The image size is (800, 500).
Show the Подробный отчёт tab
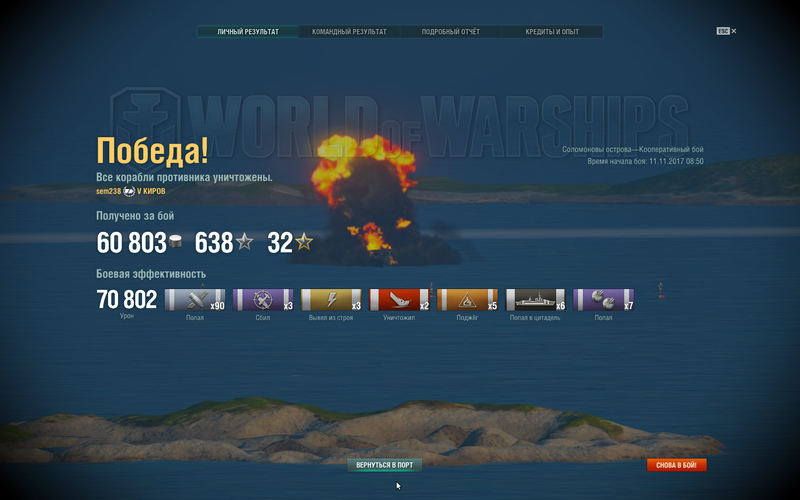[451, 32]
